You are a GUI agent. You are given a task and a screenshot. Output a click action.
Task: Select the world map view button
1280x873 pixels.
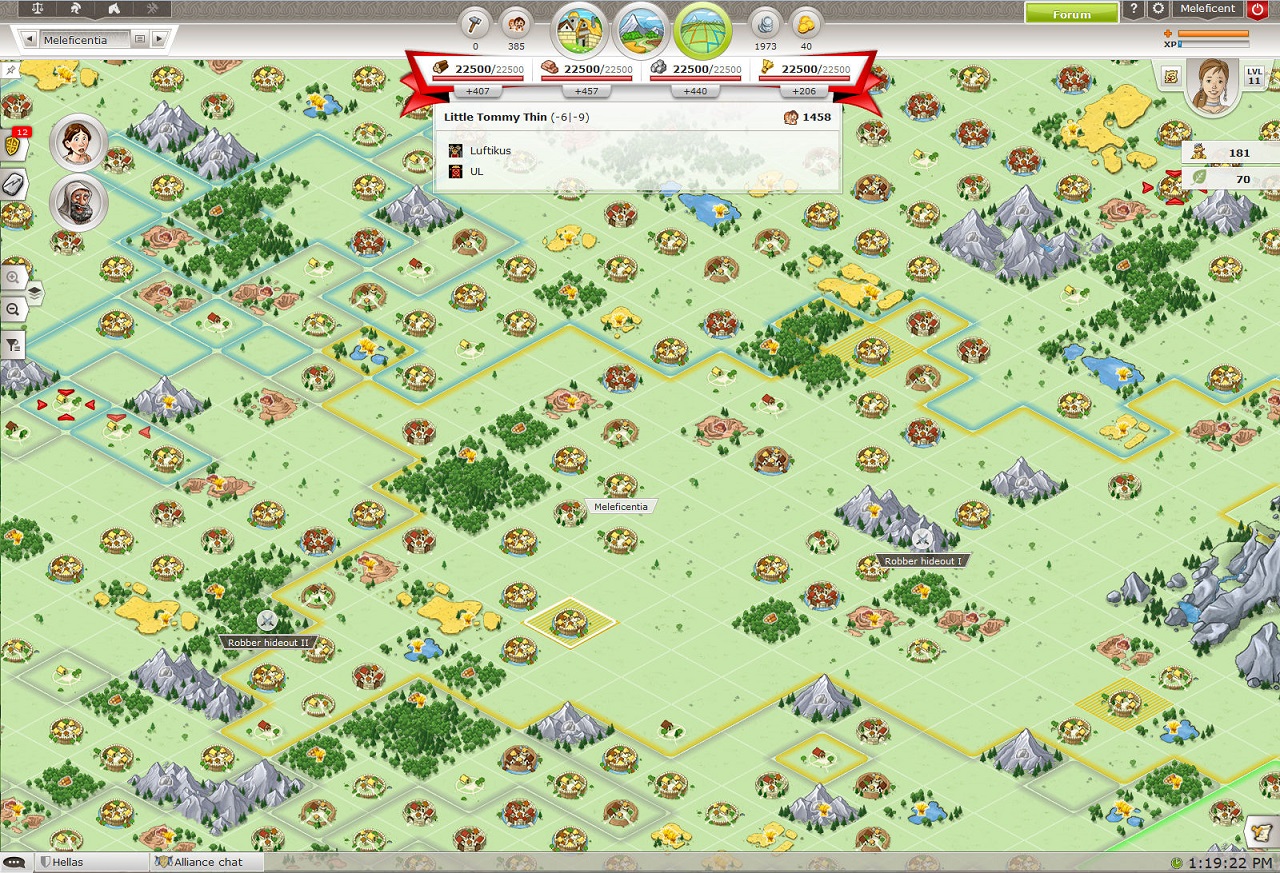click(702, 30)
